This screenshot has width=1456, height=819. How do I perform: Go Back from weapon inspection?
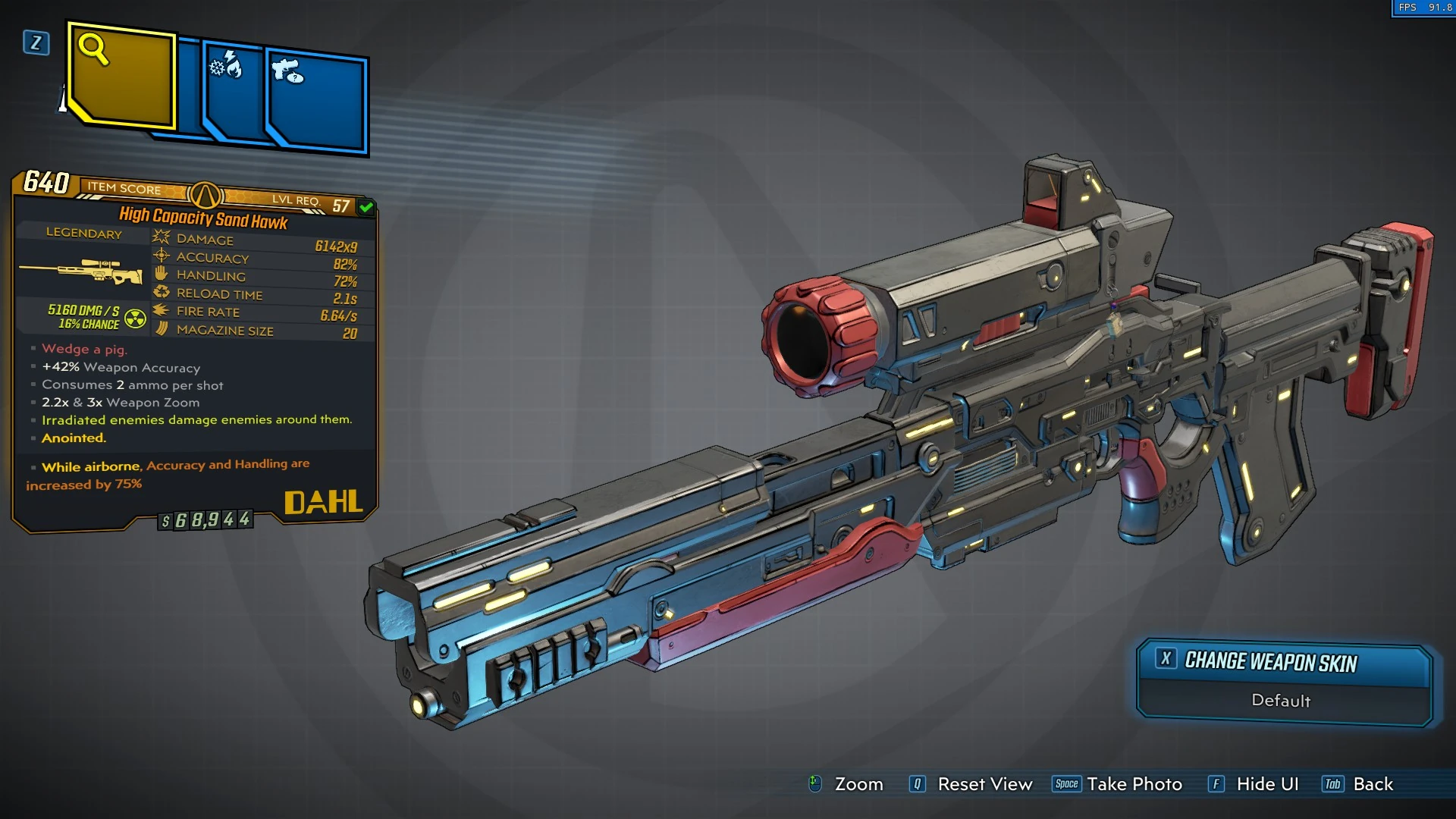click(1372, 784)
